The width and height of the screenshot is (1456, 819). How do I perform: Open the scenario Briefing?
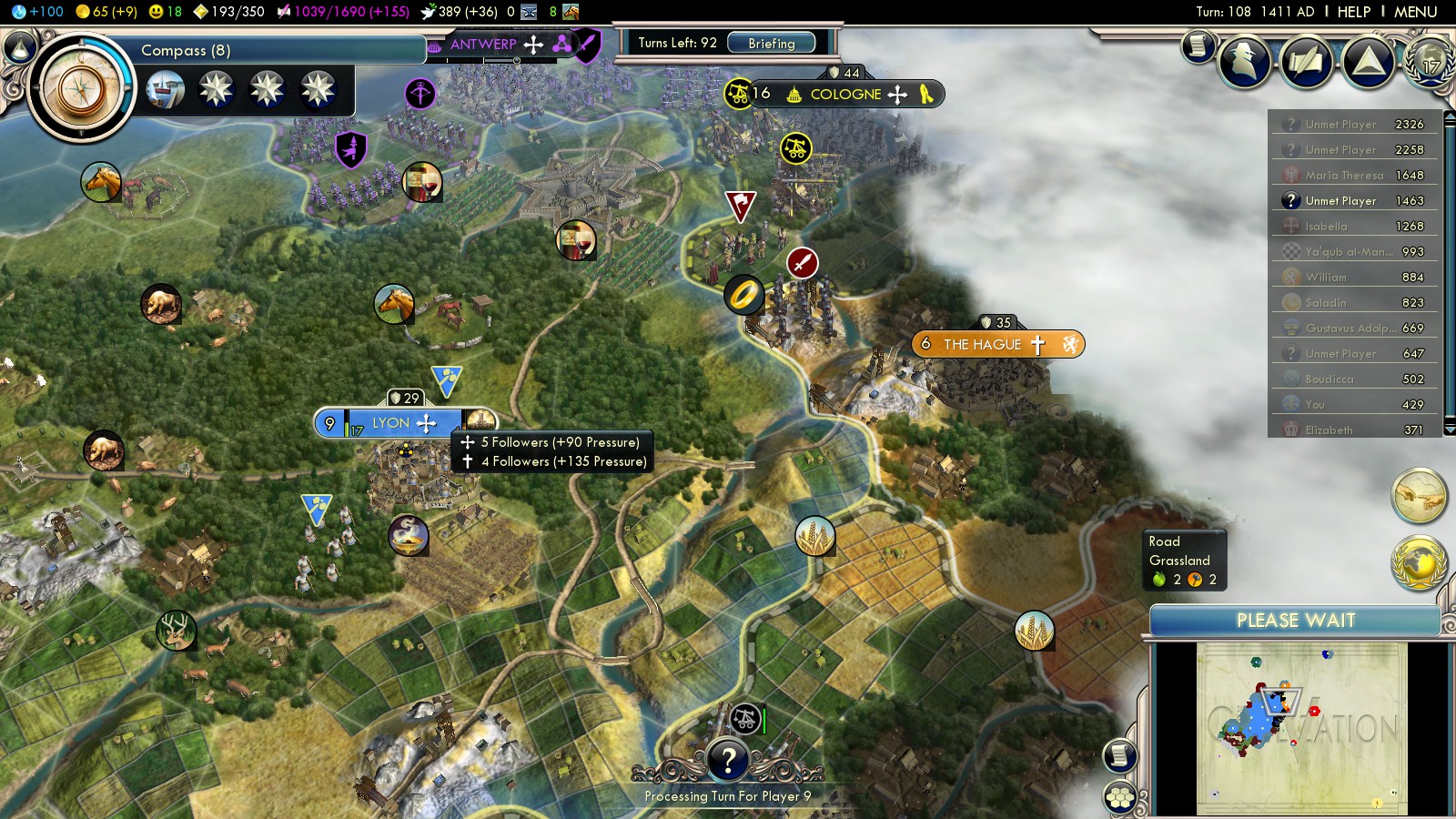[771, 43]
